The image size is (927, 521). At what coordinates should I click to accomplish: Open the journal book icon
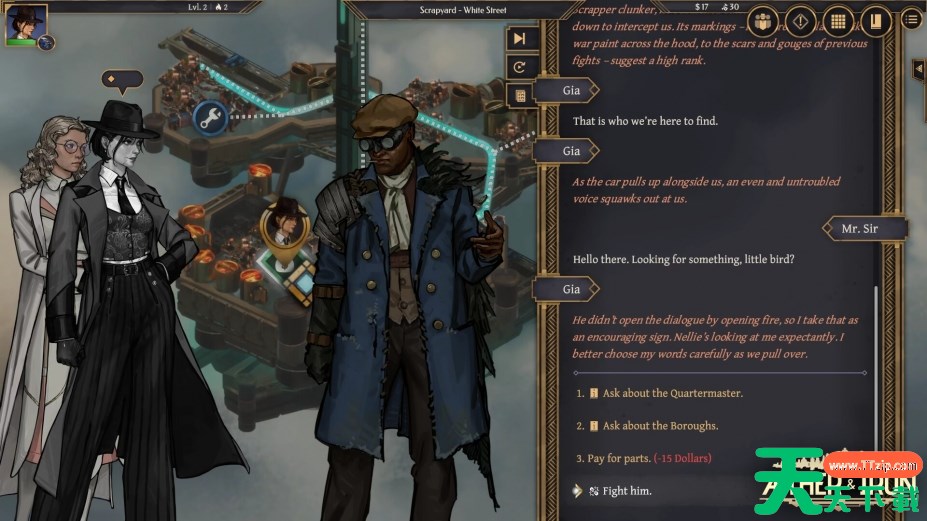tap(874, 20)
